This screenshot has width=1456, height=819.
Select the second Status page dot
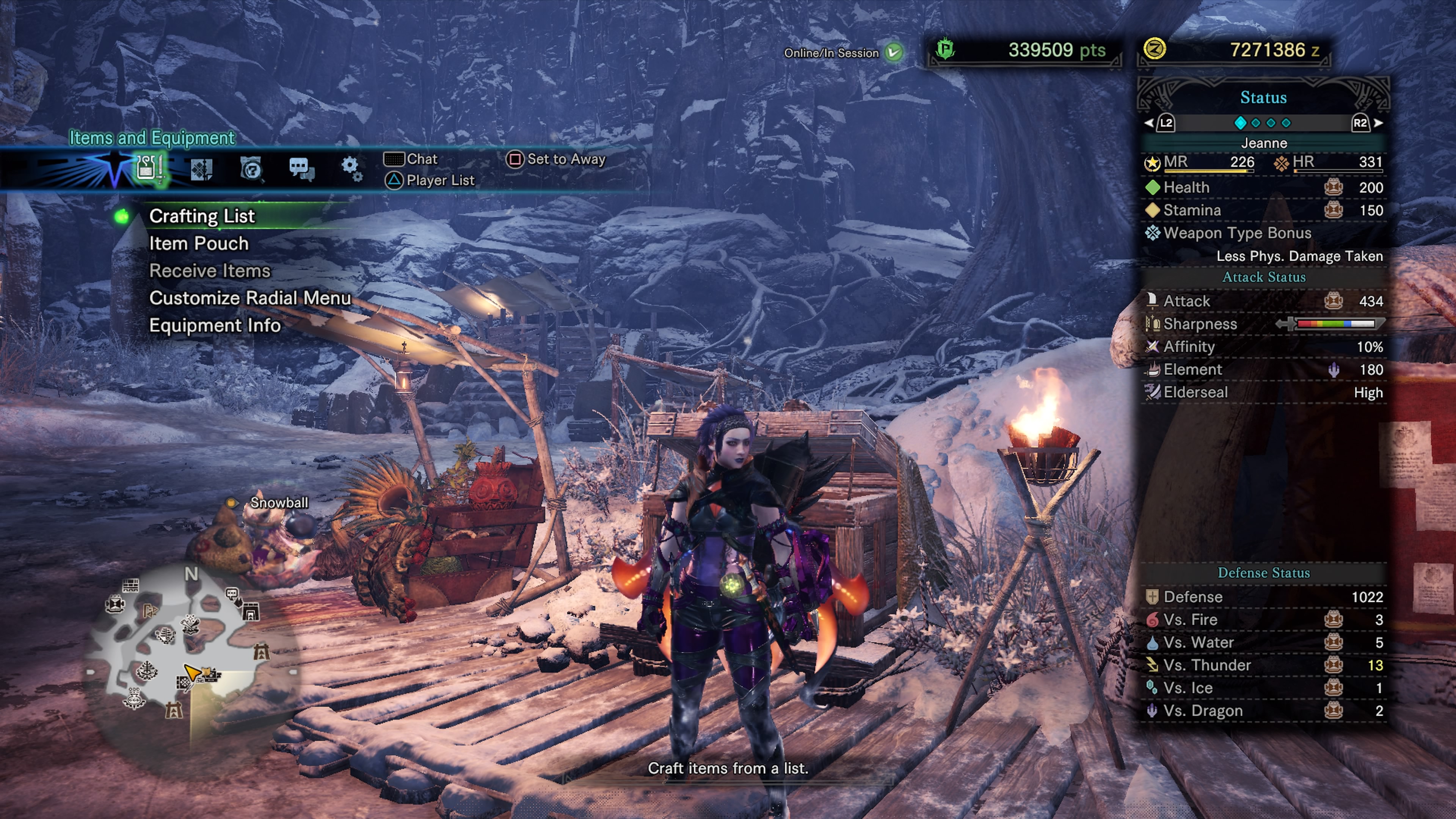[x=1255, y=122]
